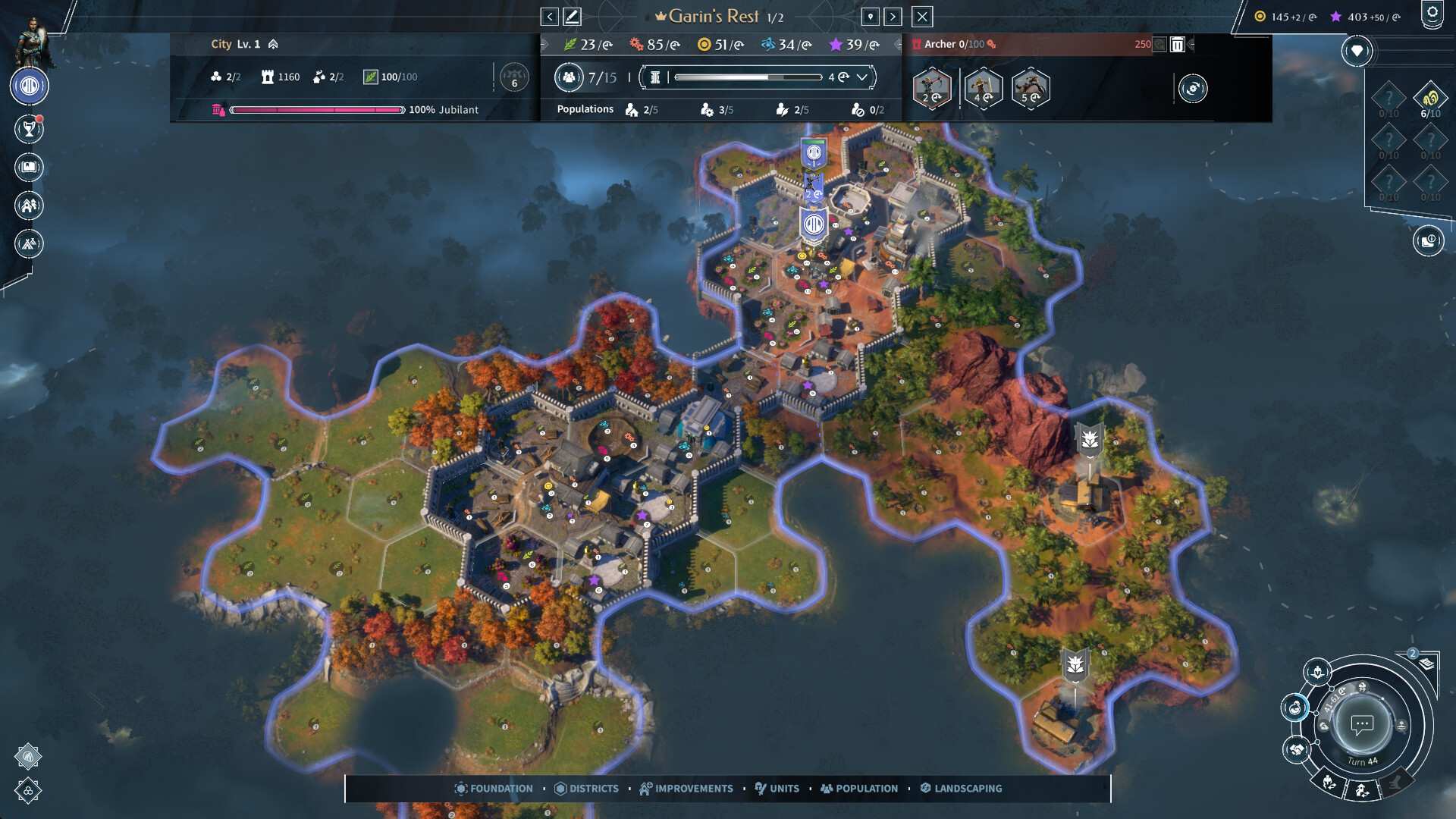
Task: Click the Turn 44 end turn button
Action: click(x=1362, y=725)
